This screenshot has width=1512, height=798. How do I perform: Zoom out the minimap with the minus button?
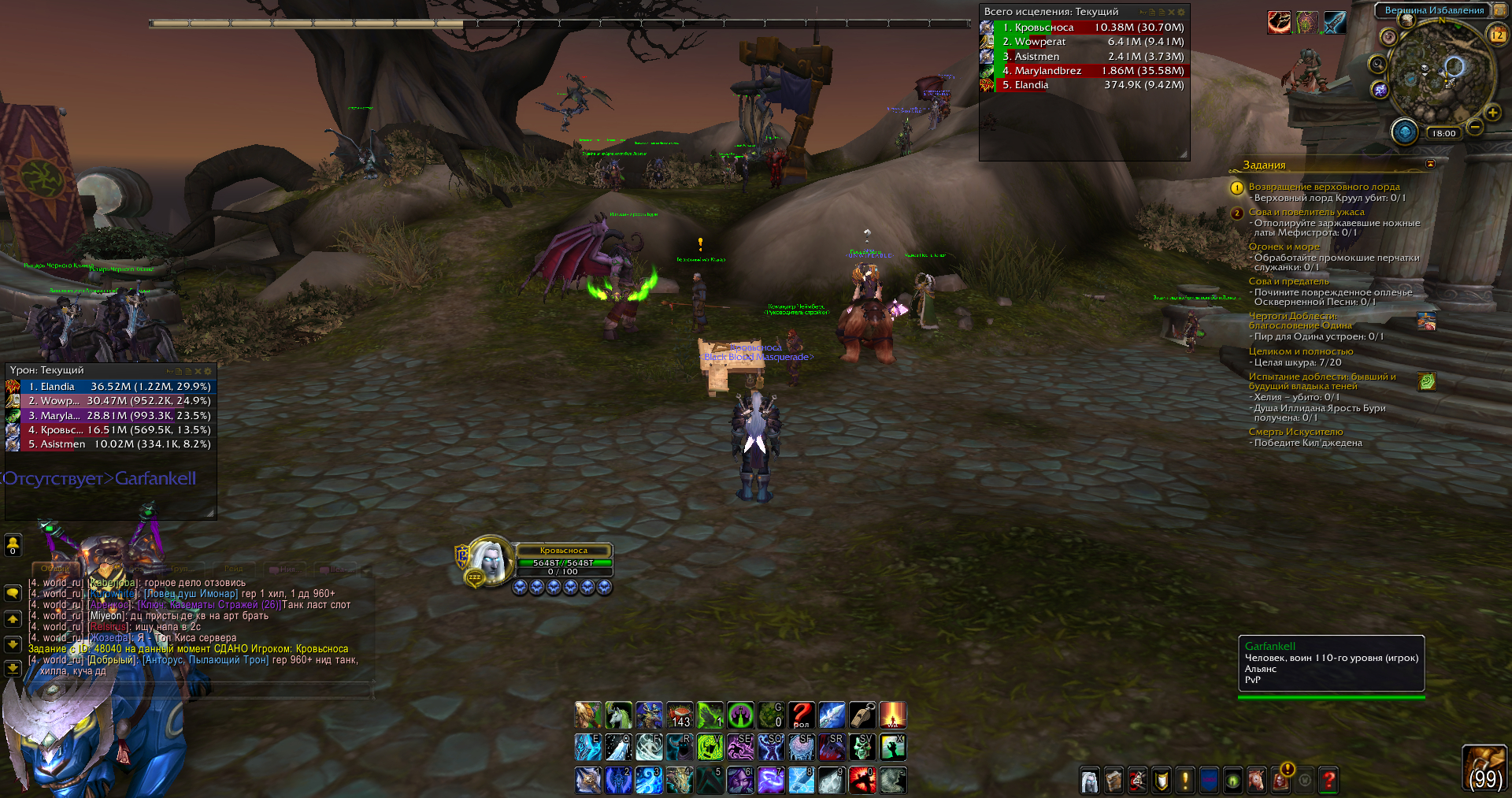(x=1475, y=127)
